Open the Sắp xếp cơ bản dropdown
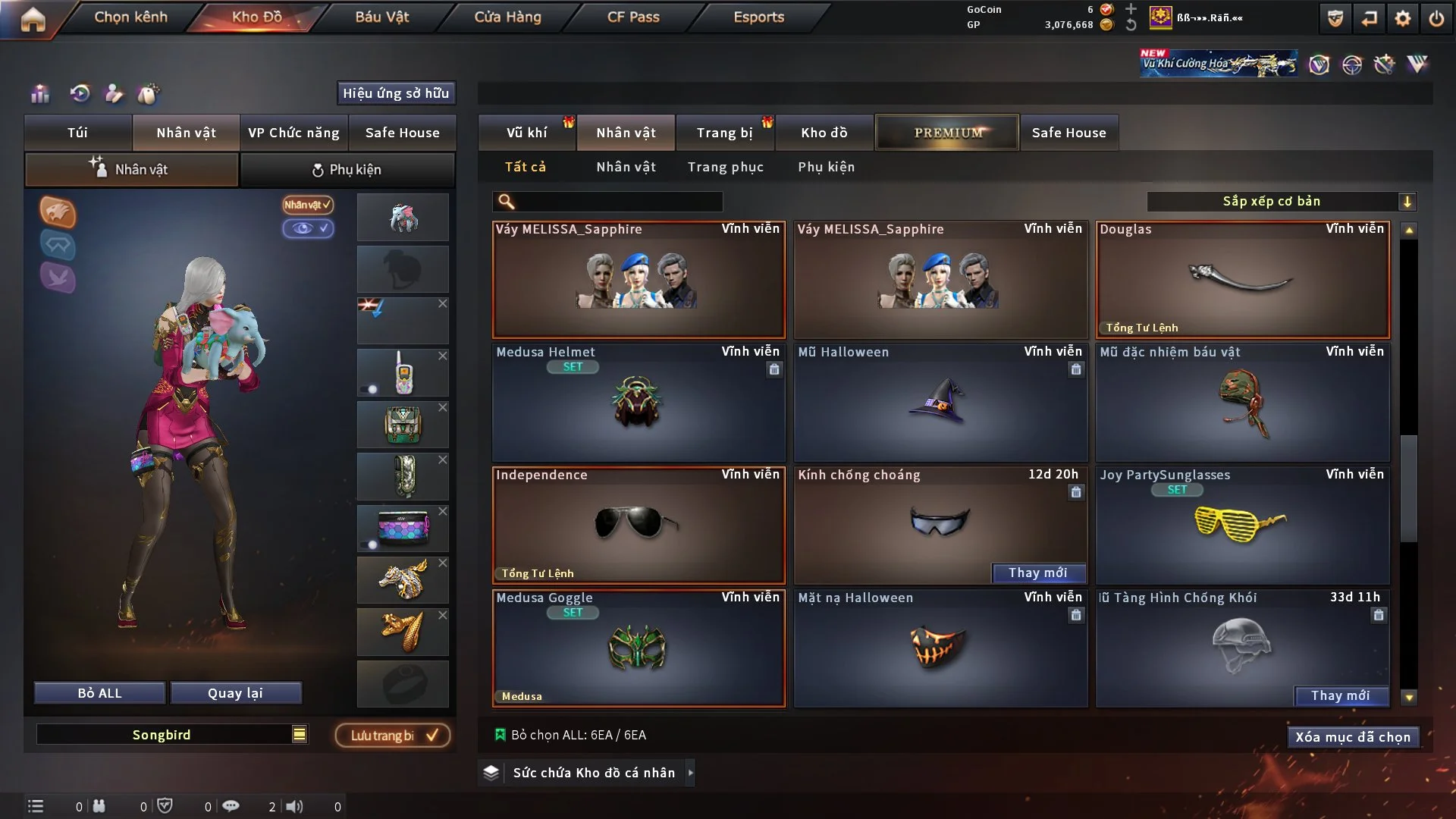The width and height of the screenshot is (1456, 819). (1281, 201)
